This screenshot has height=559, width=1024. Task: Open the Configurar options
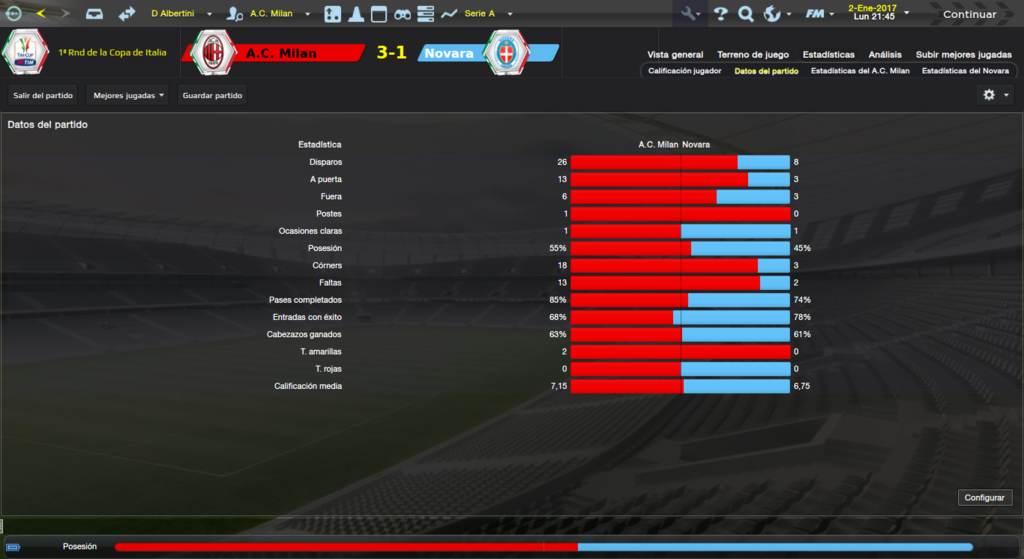tap(986, 497)
